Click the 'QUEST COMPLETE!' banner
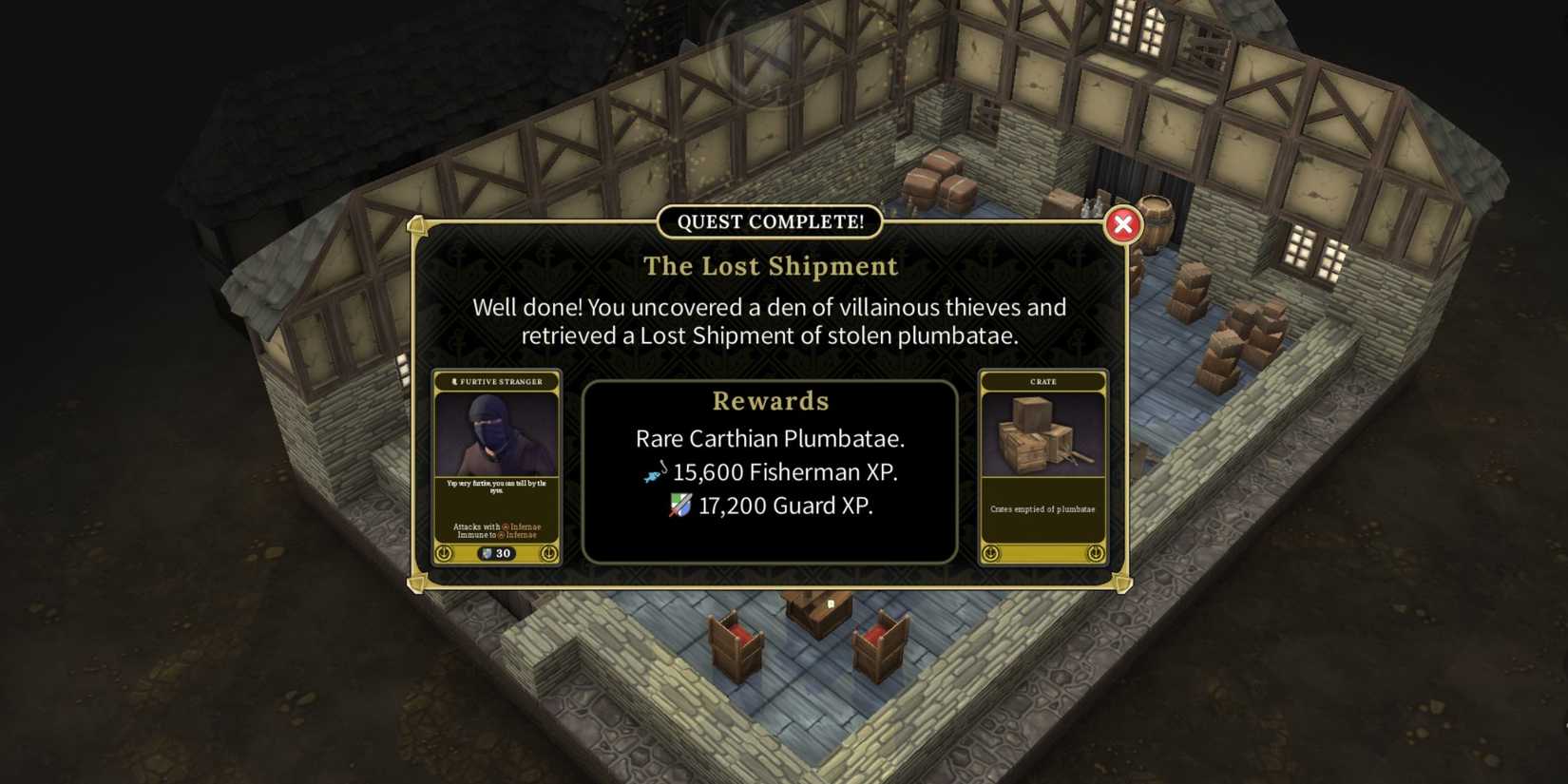Image resolution: width=1568 pixels, height=784 pixels. pos(771,222)
